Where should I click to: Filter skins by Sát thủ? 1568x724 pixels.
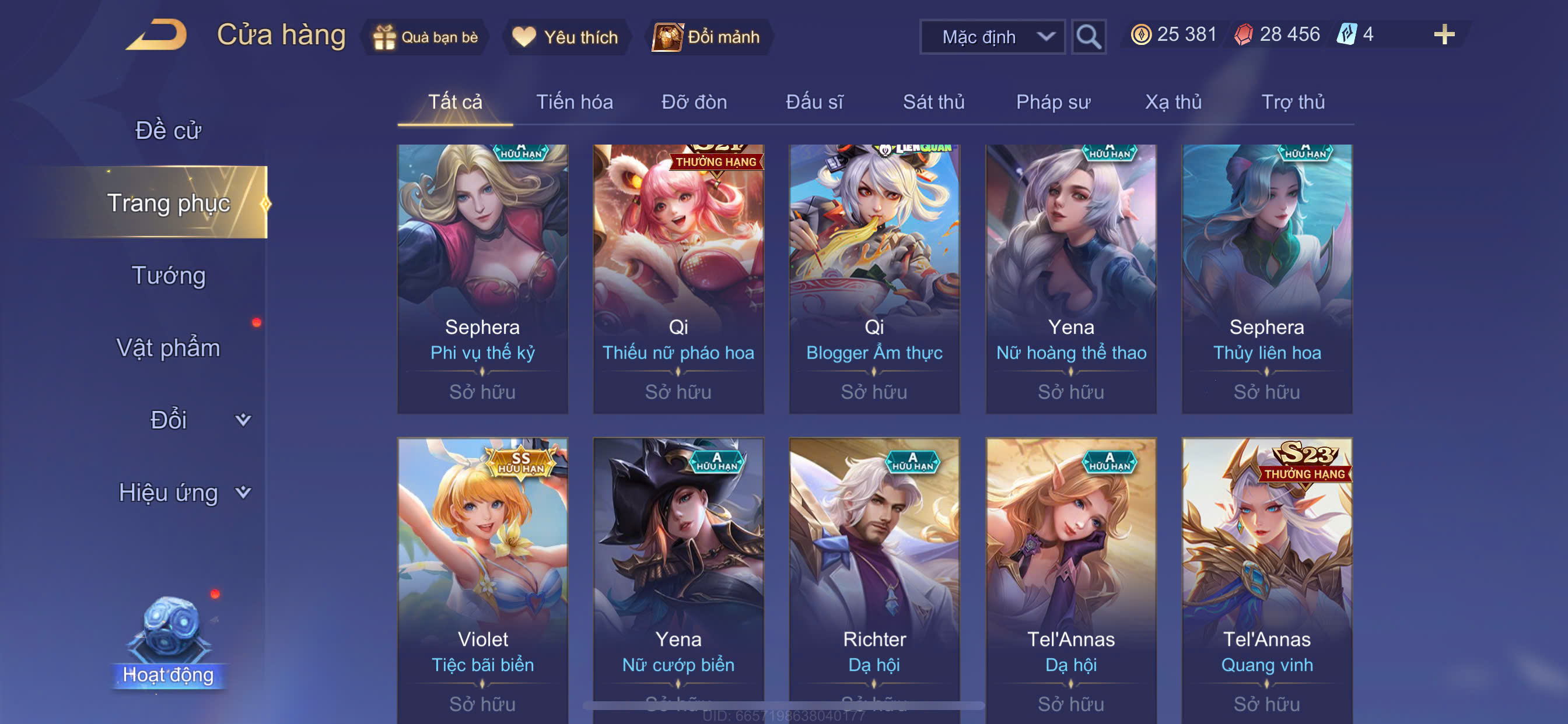(933, 101)
